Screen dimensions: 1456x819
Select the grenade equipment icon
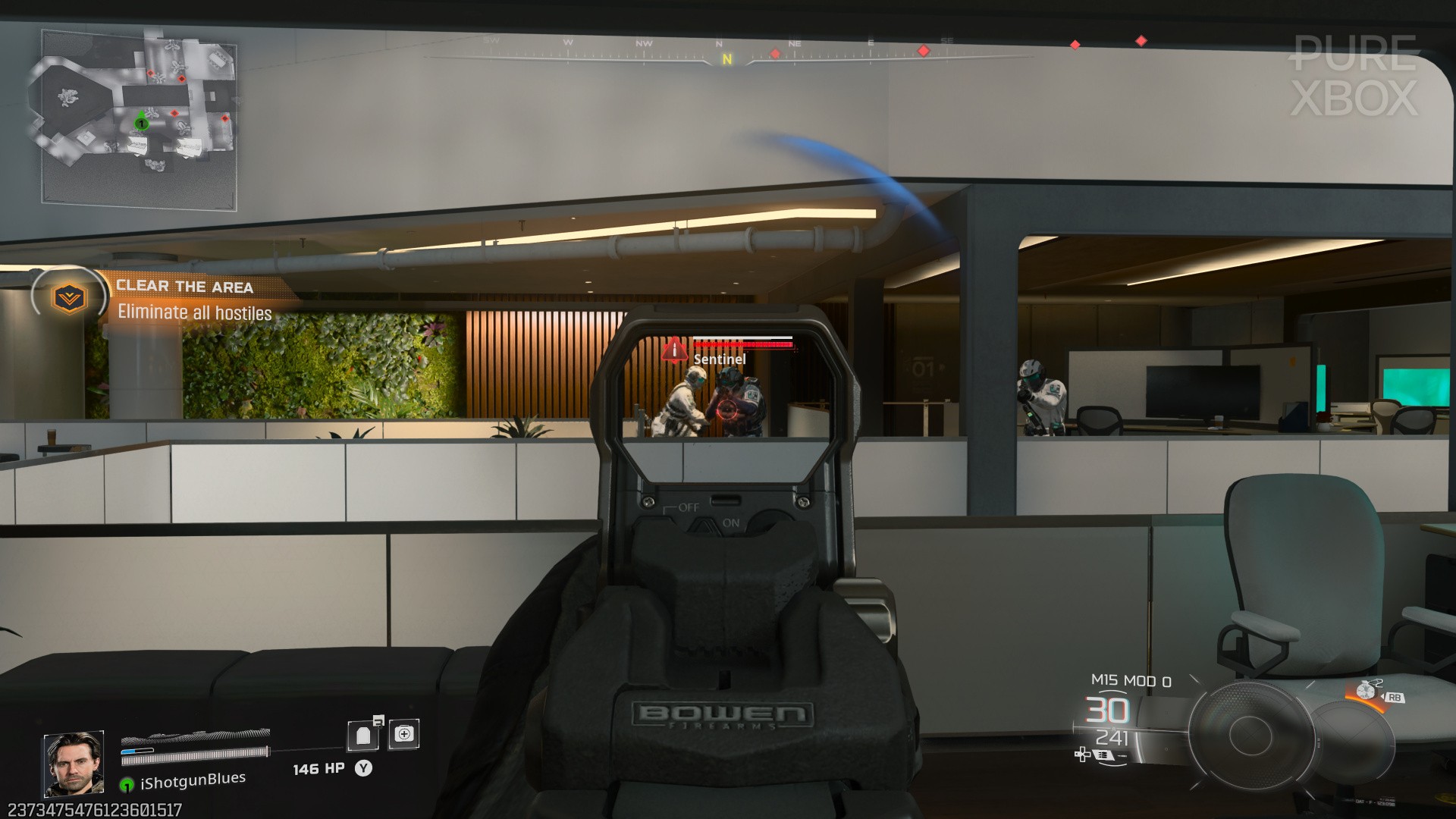(1367, 692)
